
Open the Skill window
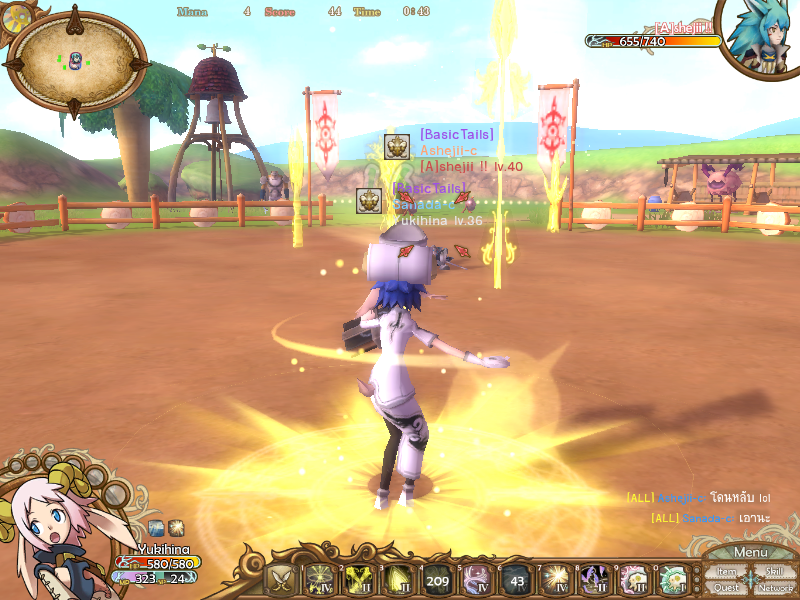[x=774, y=572]
